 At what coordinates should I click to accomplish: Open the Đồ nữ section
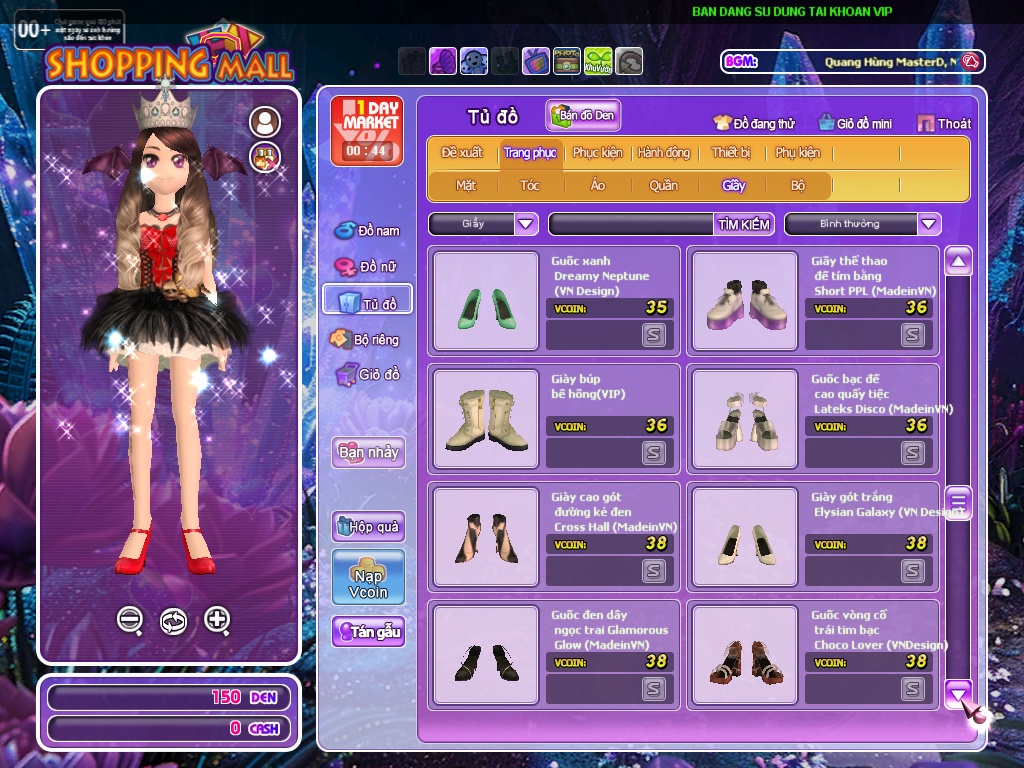[x=367, y=267]
